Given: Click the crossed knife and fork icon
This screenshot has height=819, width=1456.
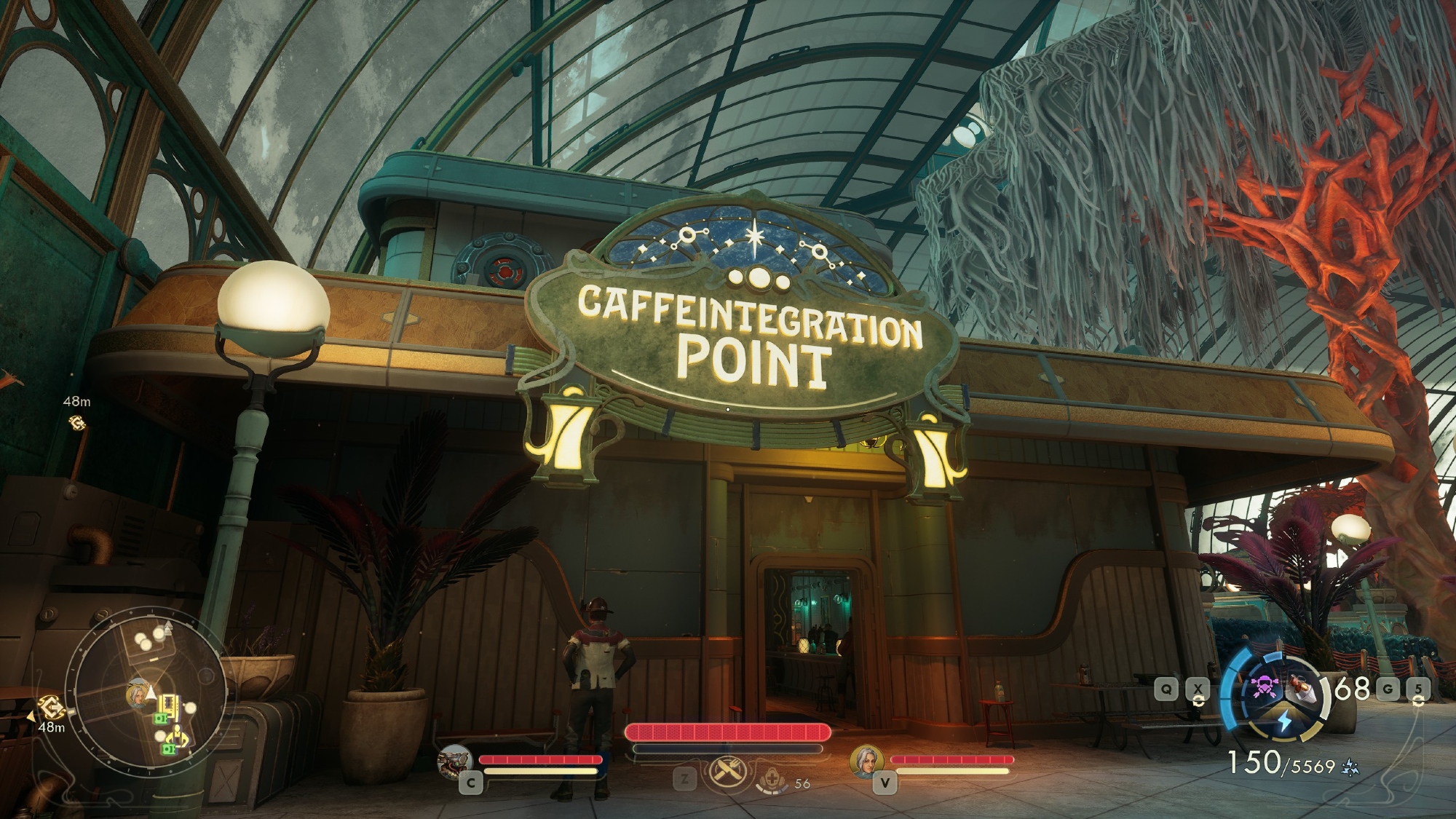Looking at the screenshot, I should click(x=726, y=775).
